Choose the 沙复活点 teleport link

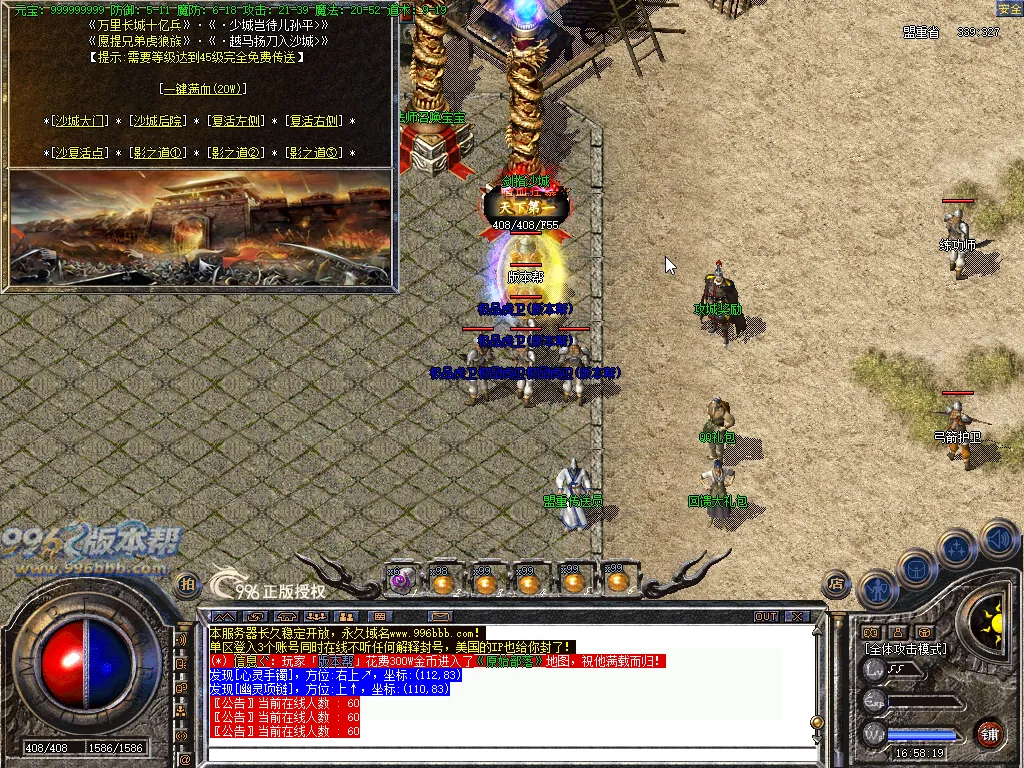[80, 153]
